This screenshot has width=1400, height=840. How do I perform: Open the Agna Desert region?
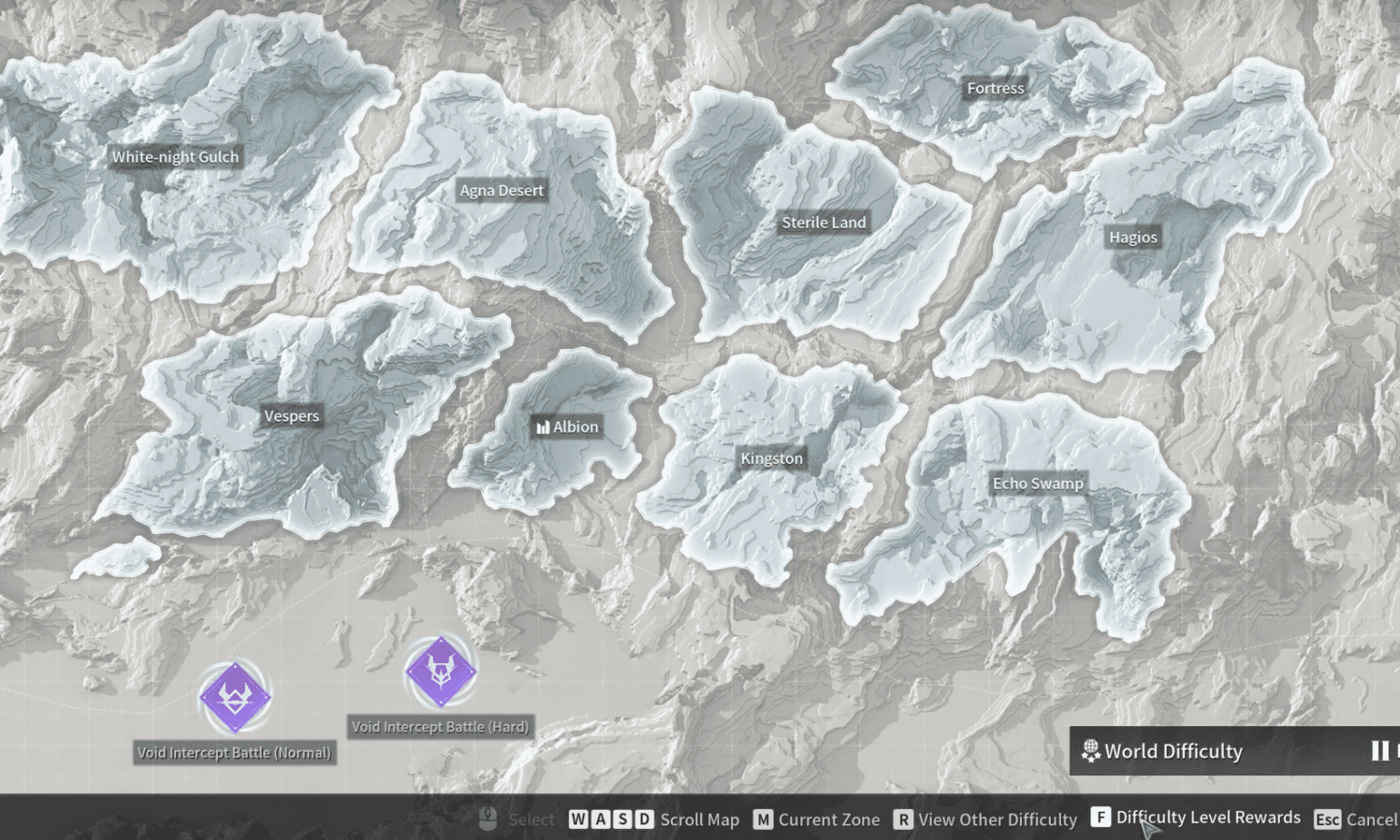[x=500, y=190]
